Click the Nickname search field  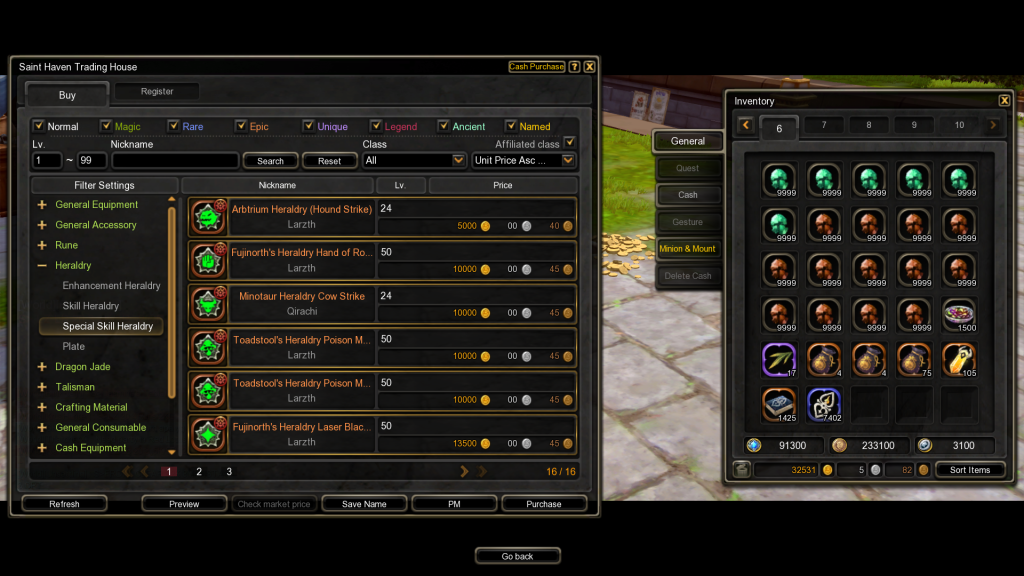pyautogui.click(x=175, y=160)
